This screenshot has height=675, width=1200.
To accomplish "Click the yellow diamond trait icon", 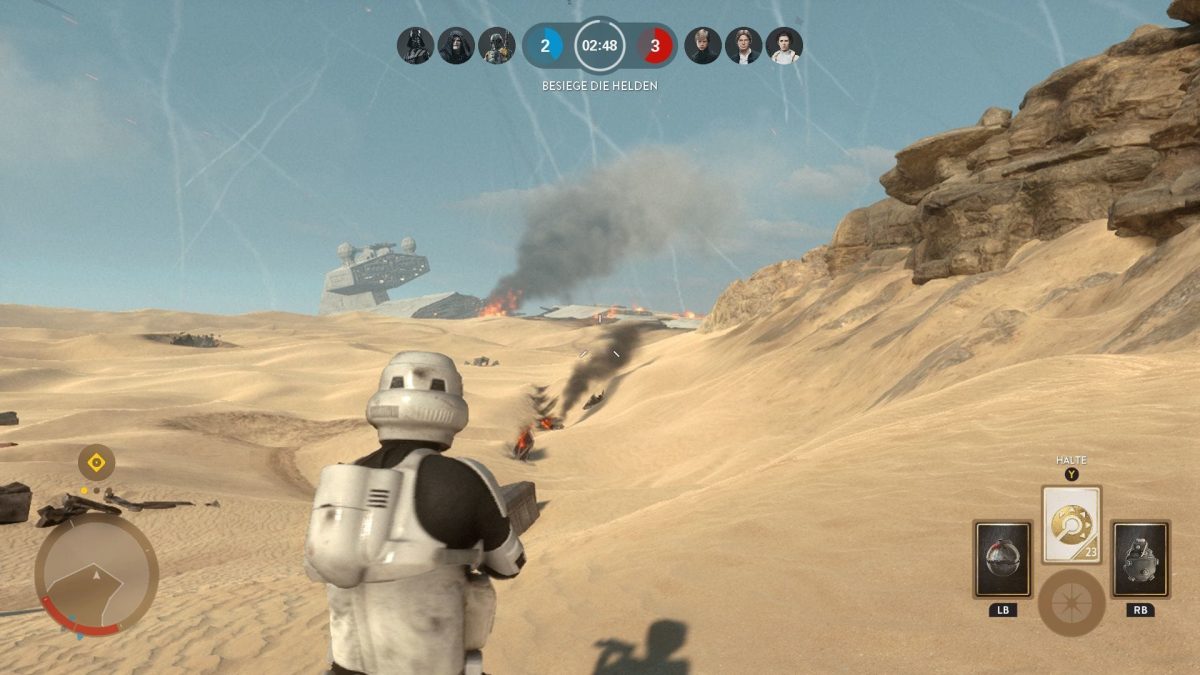I will point(96,462).
